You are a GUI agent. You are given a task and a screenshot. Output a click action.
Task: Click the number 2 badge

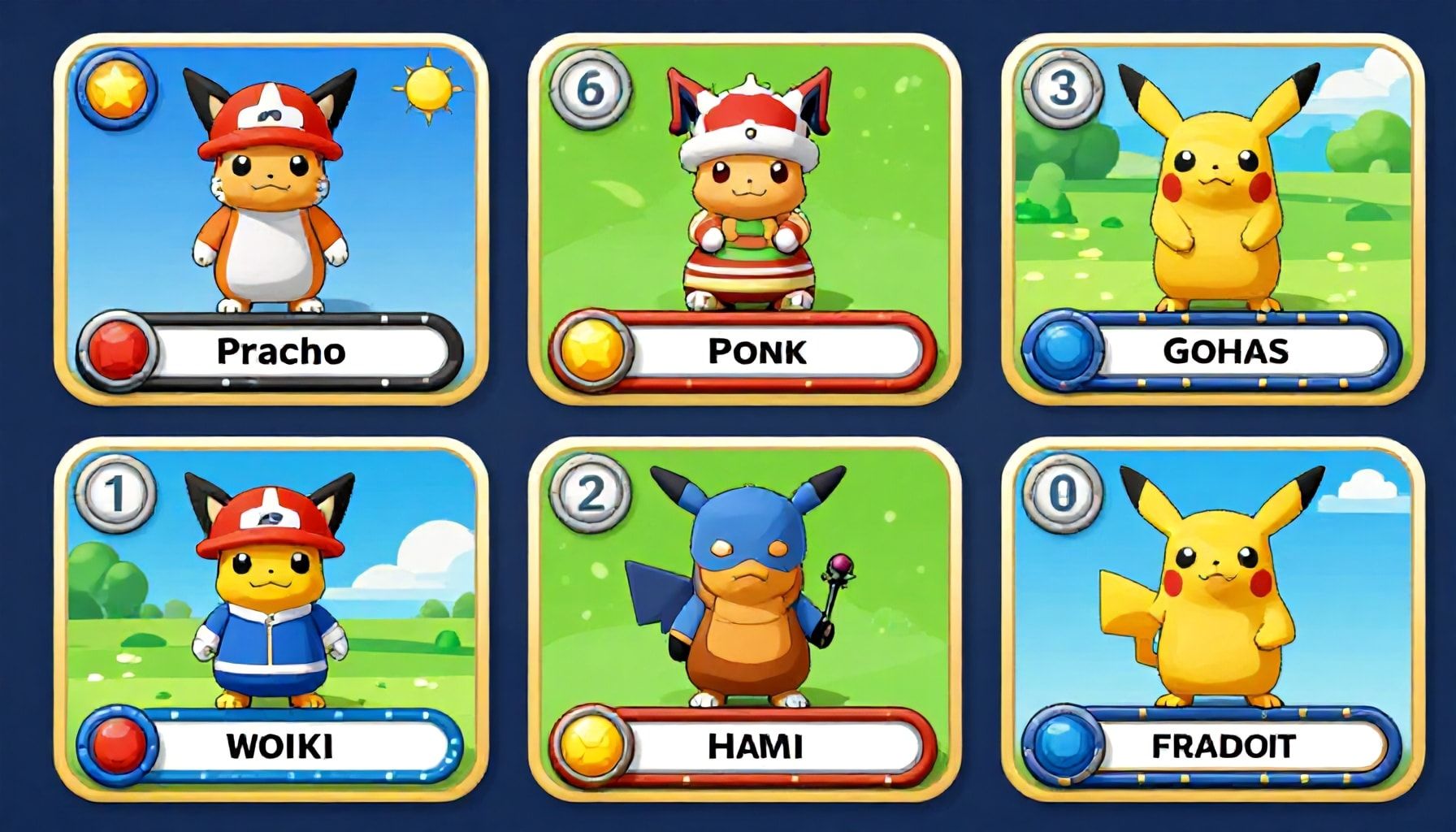click(590, 492)
